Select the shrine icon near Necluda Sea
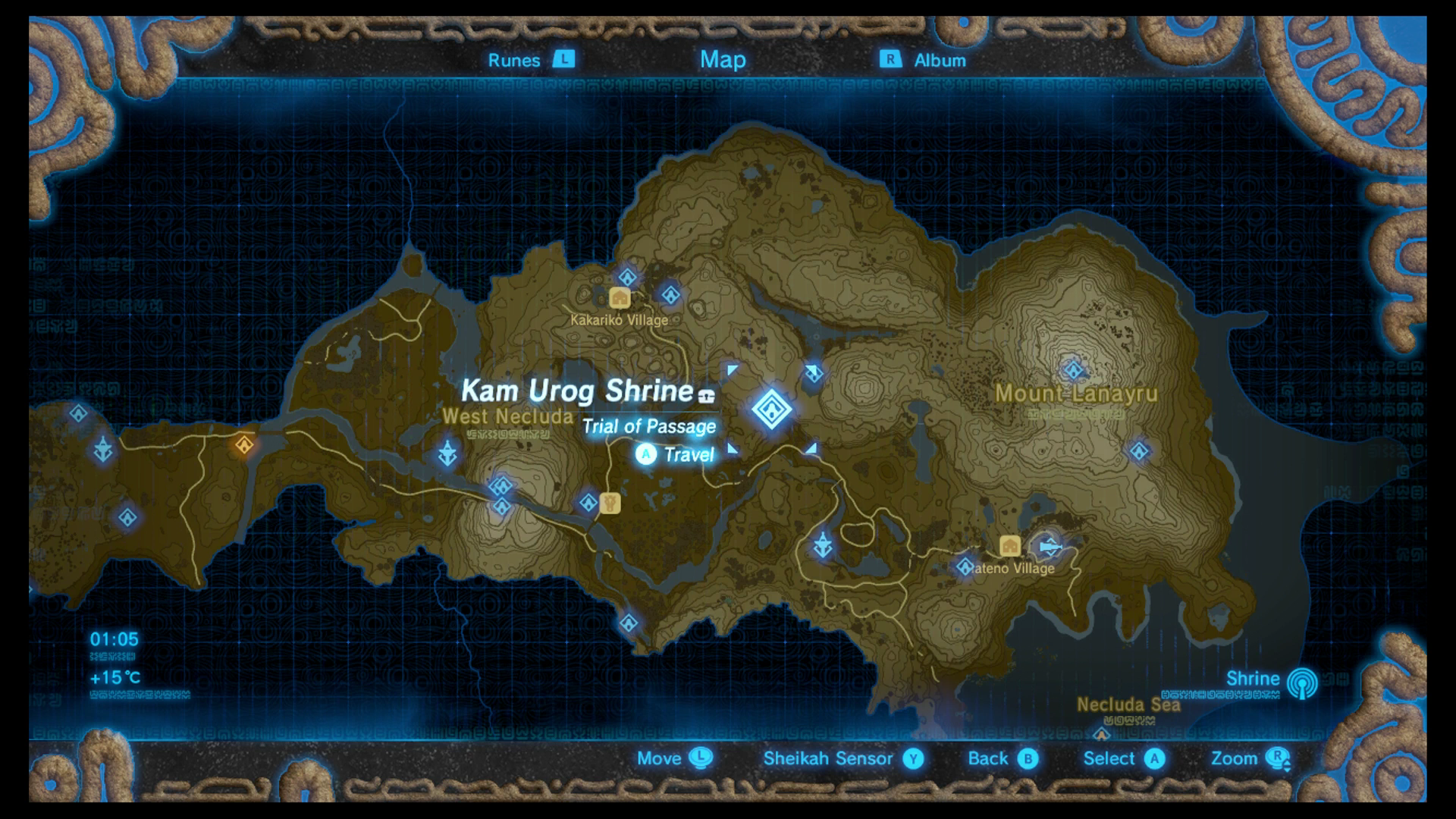1456x819 pixels. pos(1101,734)
